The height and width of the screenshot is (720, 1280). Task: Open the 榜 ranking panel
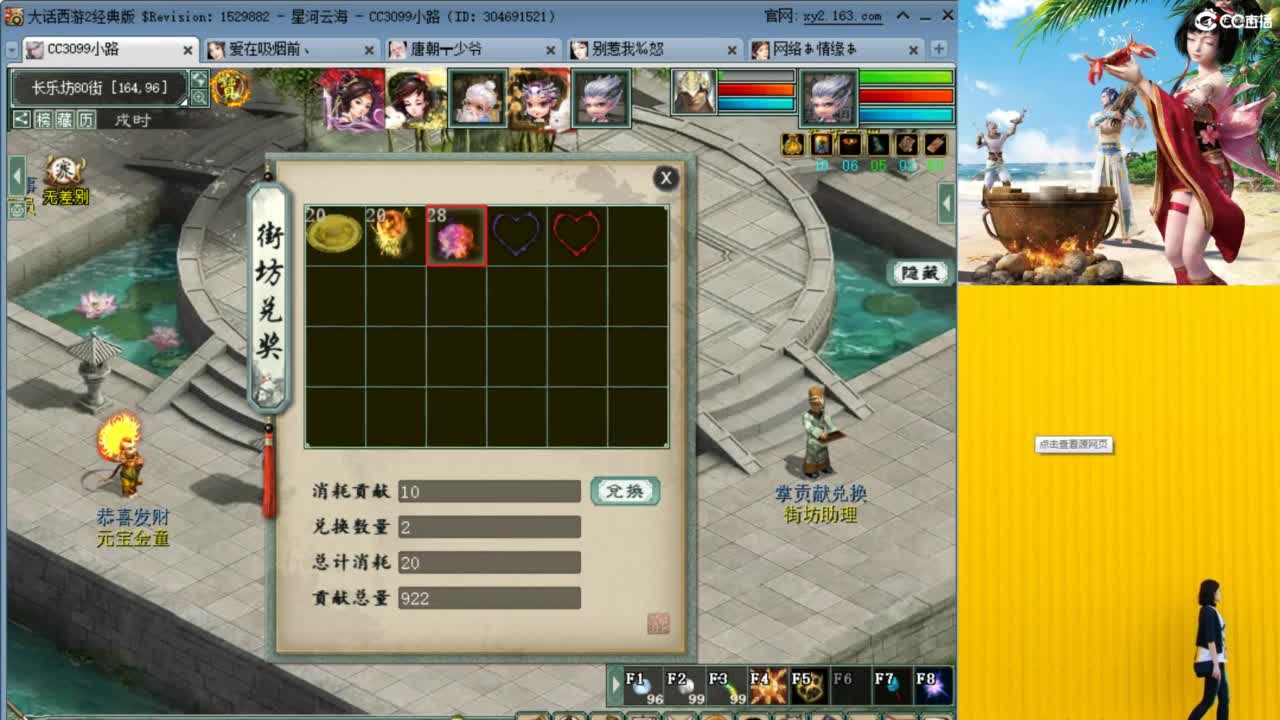coord(42,119)
